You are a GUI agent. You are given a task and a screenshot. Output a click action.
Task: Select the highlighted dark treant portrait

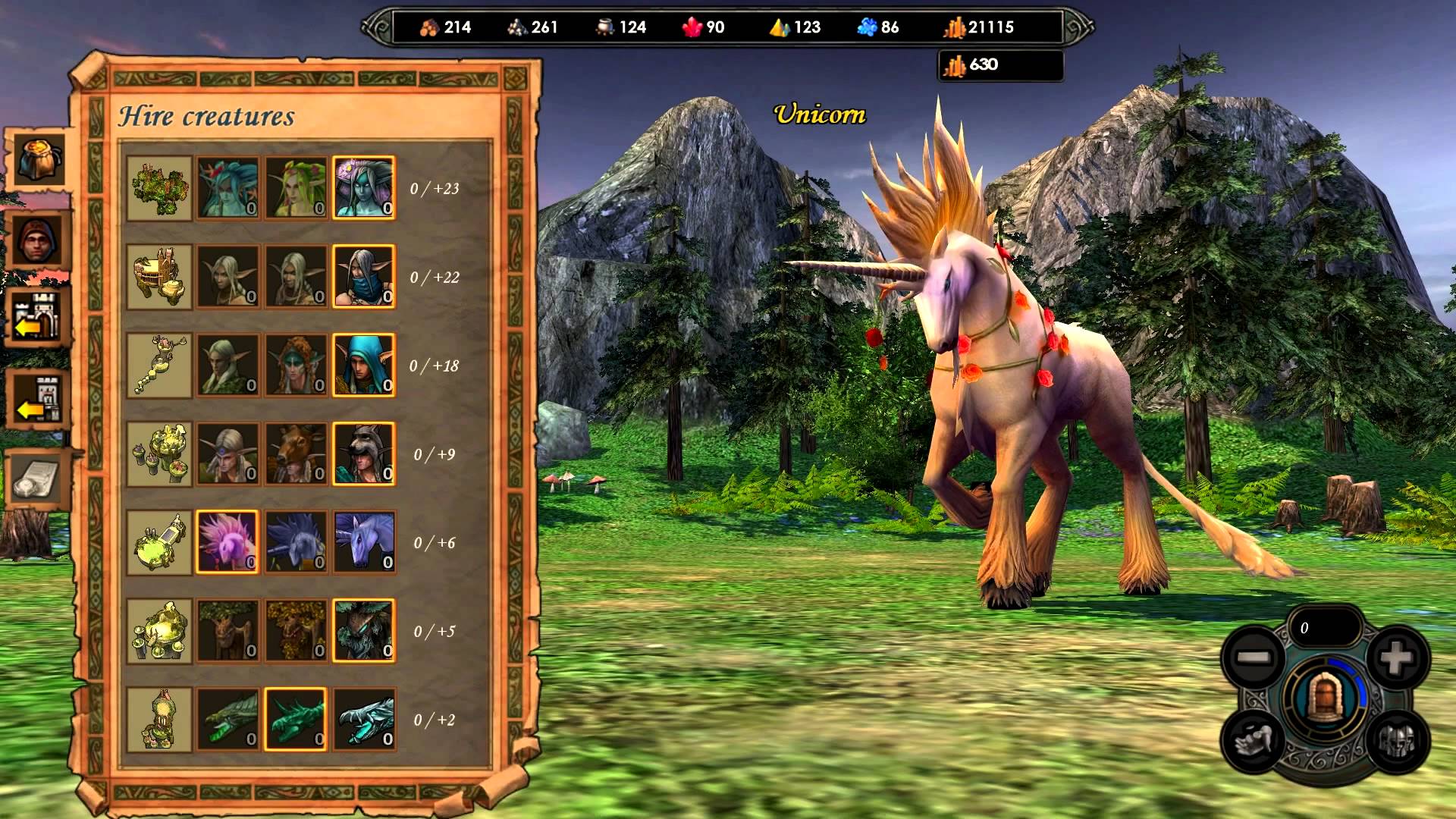pyautogui.click(x=364, y=630)
